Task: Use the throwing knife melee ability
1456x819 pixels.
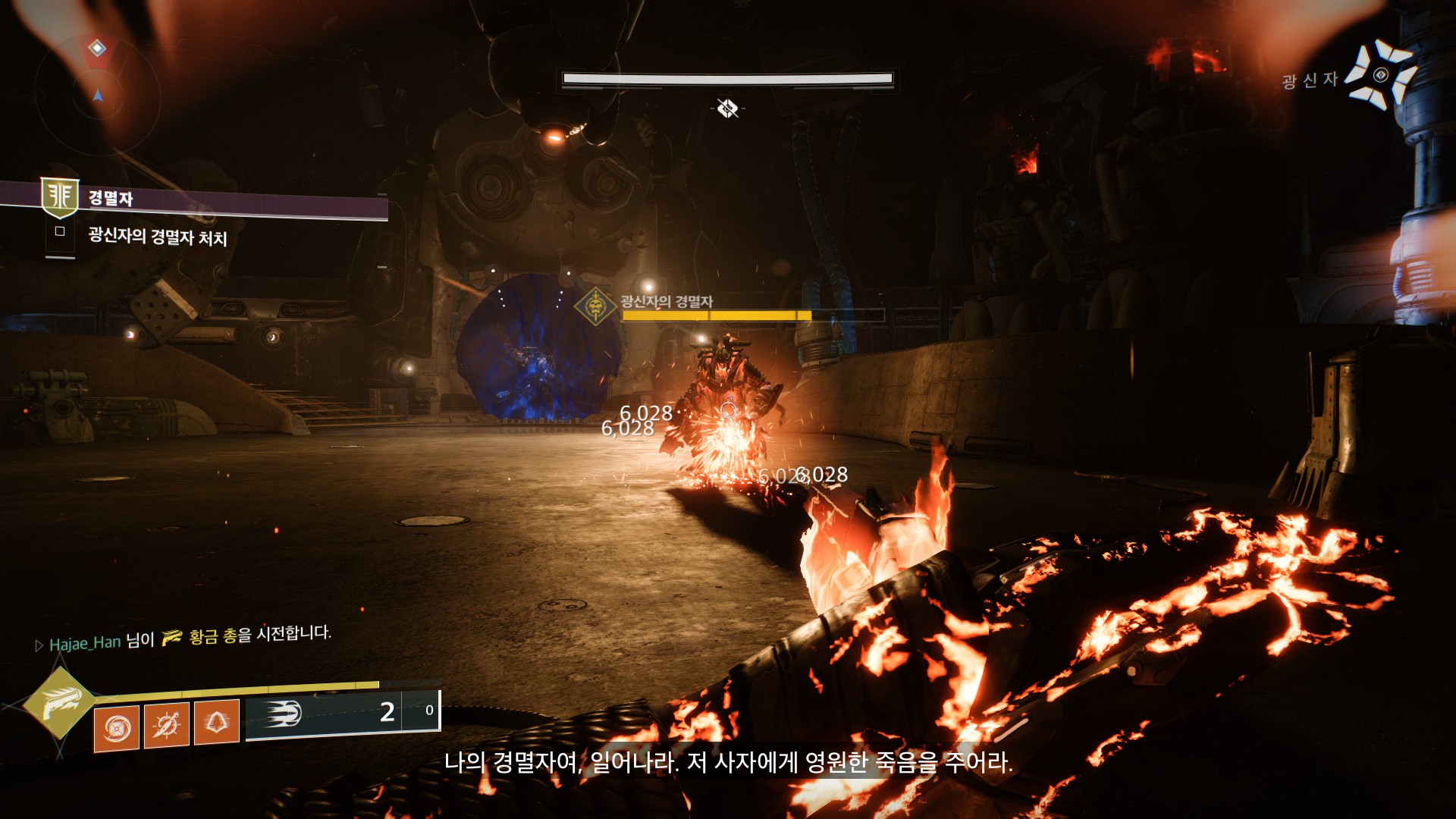Action: click(x=166, y=725)
